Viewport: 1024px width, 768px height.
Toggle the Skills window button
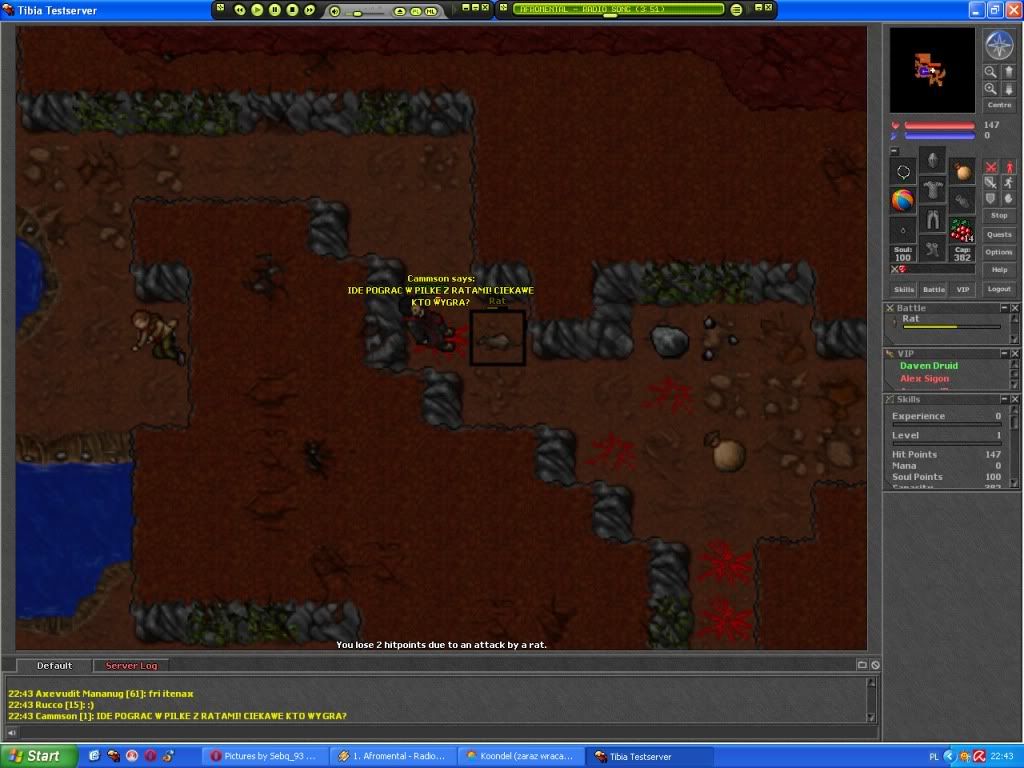[904, 289]
